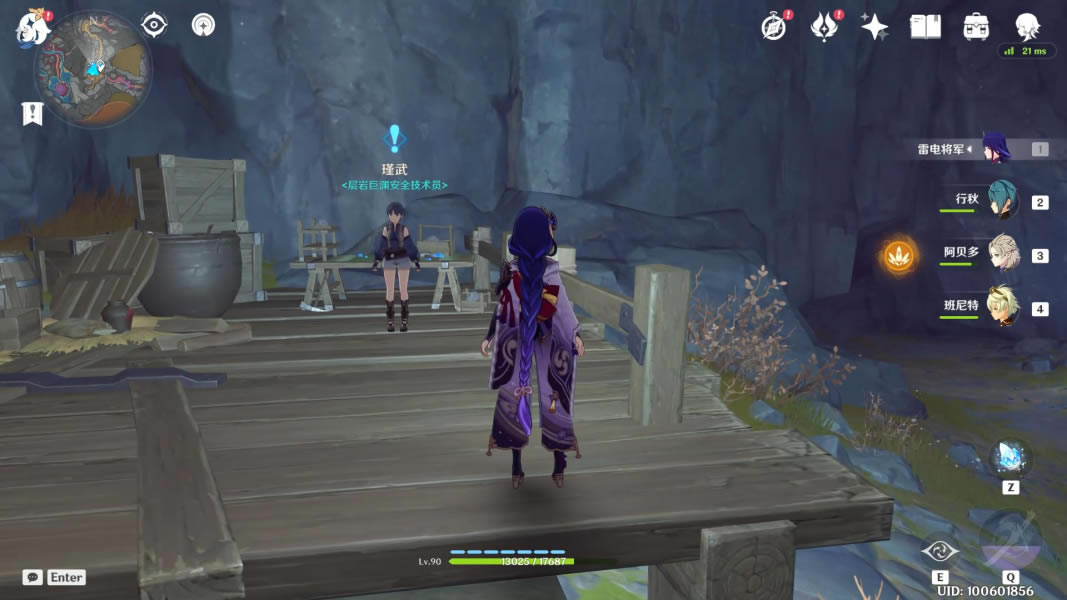Open the chat speech bubble
1067x600 pixels.
33,577
